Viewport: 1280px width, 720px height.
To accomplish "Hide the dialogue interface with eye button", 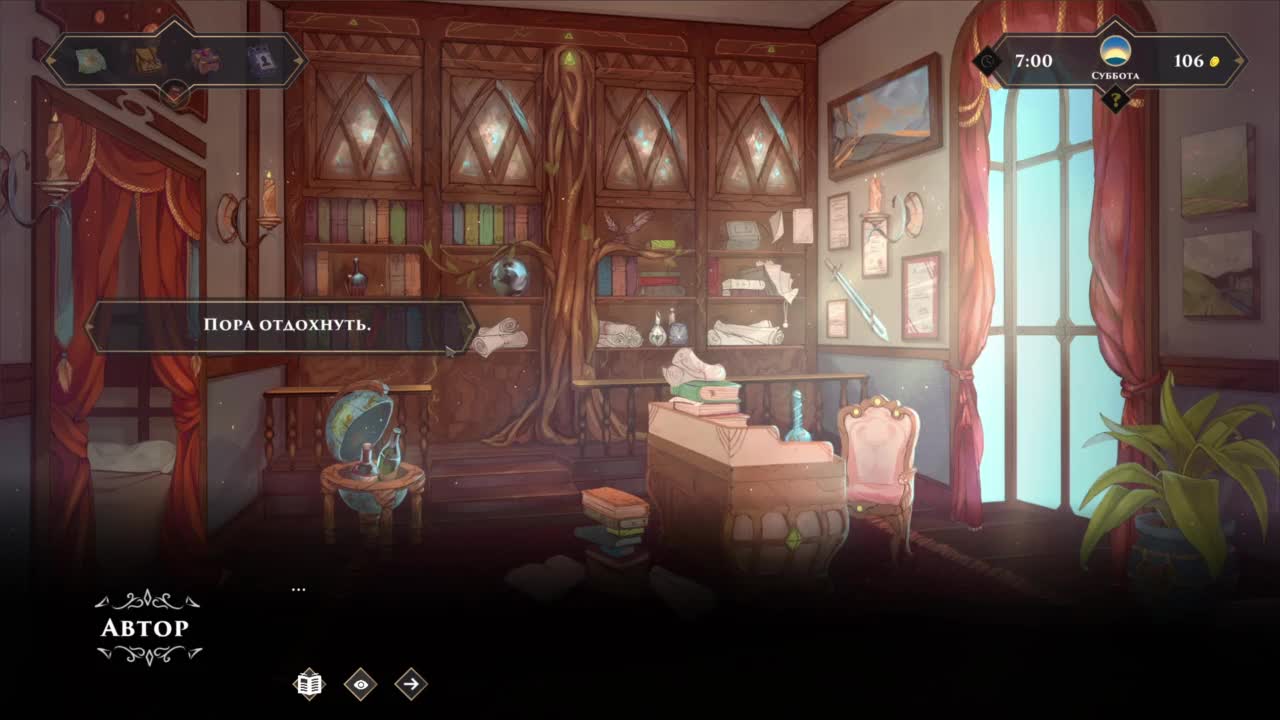I will point(361,684).
